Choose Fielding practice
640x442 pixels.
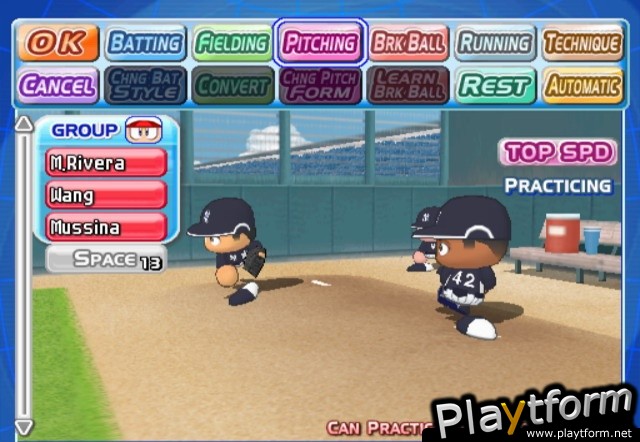tap(232, 43)
